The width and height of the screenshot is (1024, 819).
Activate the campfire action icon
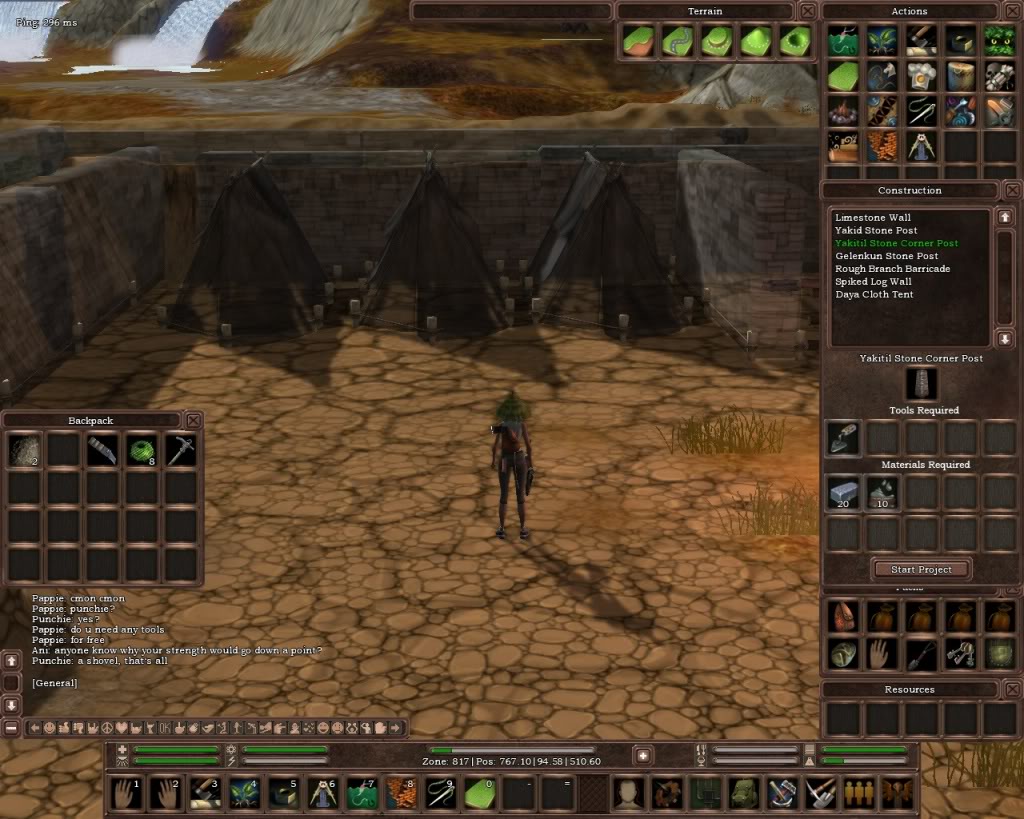(x=842, y=110)
